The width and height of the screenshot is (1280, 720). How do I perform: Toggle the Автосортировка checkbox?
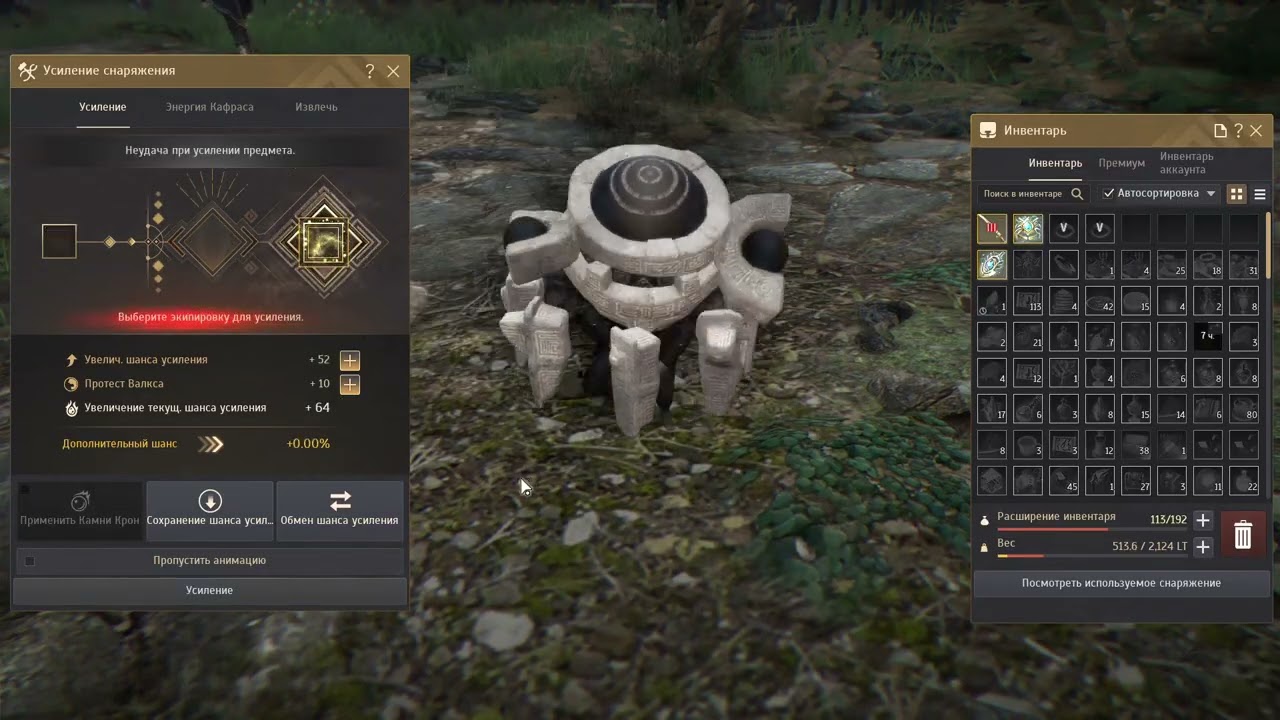point(1109,194)
